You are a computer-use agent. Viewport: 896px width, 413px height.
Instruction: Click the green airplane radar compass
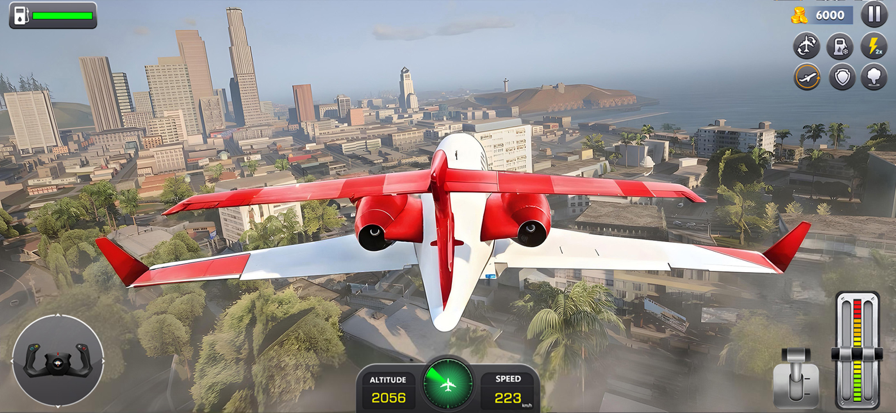(x=448, y=383)
